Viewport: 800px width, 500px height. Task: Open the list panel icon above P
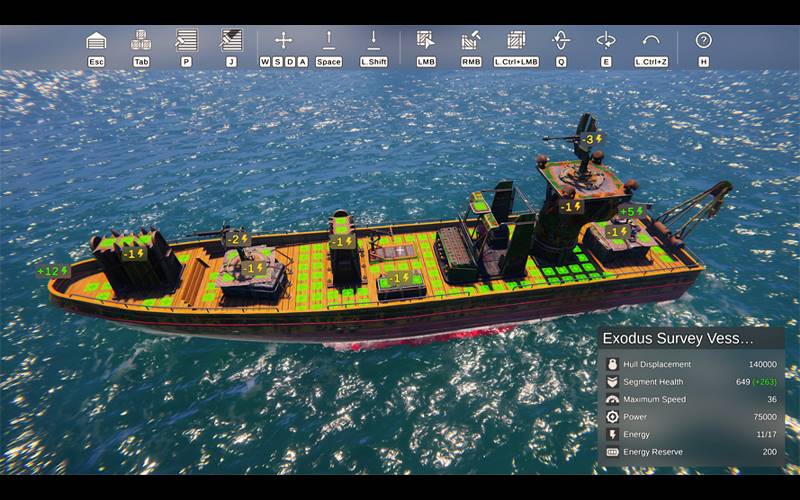[x=186, y=41]
